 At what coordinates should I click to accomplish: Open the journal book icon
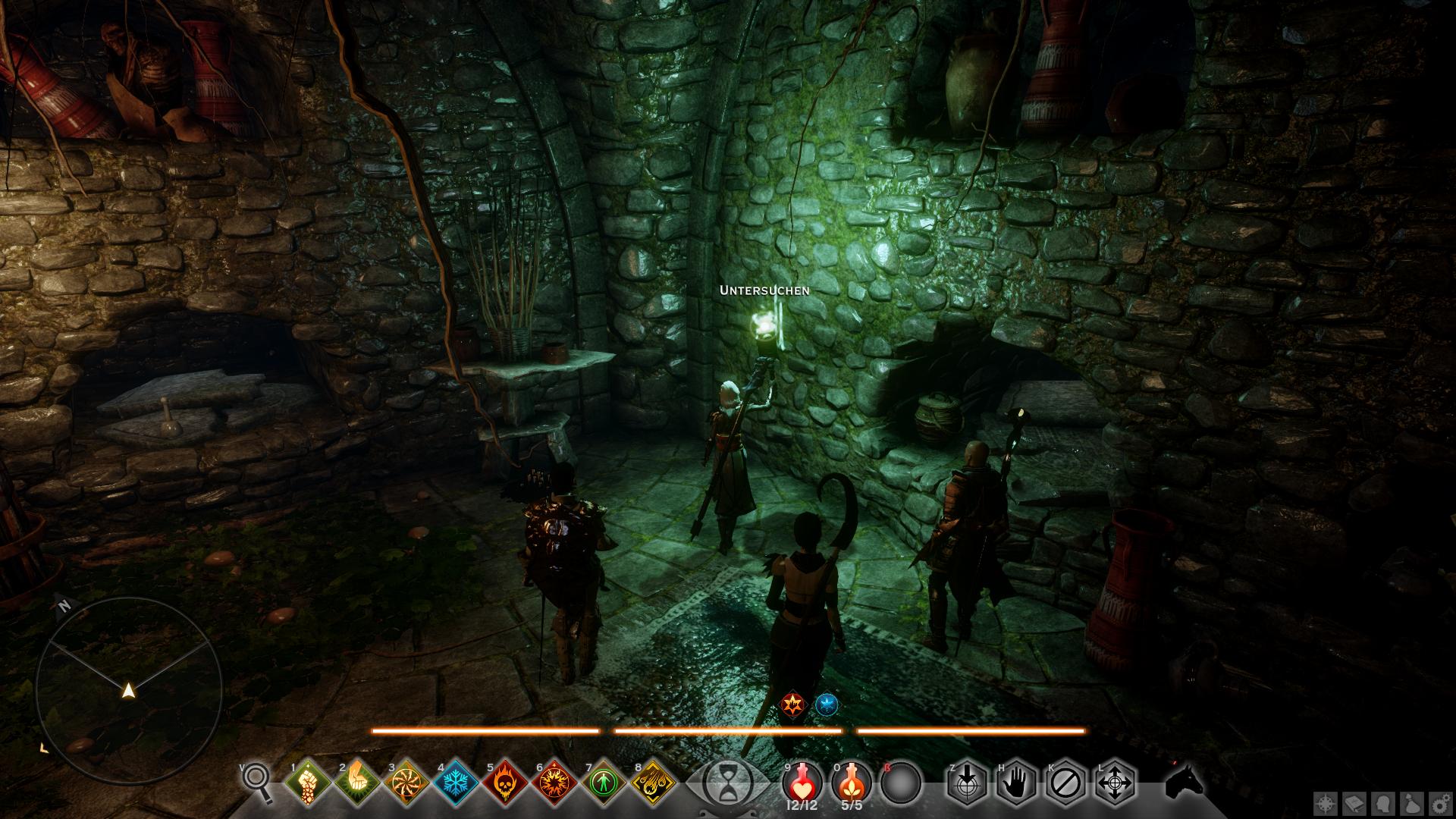(1355, 803)
